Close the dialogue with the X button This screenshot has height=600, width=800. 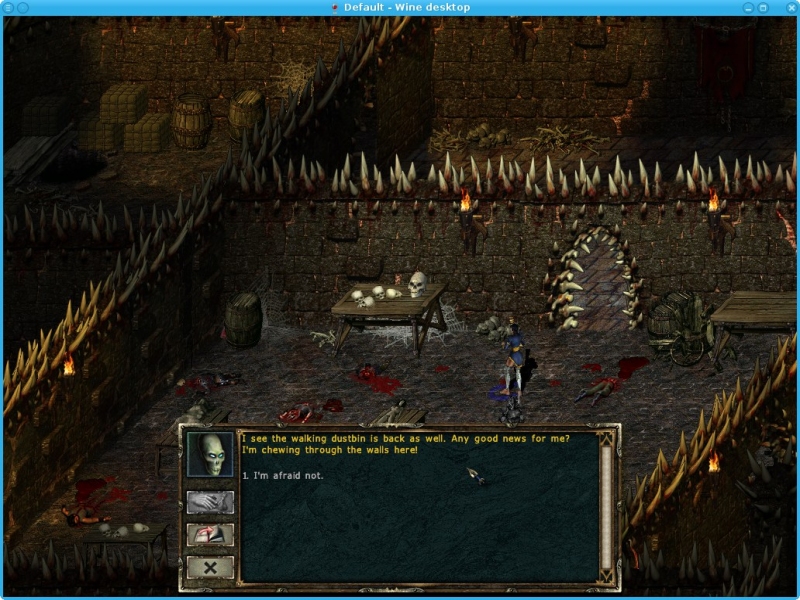tap(210, 567)
